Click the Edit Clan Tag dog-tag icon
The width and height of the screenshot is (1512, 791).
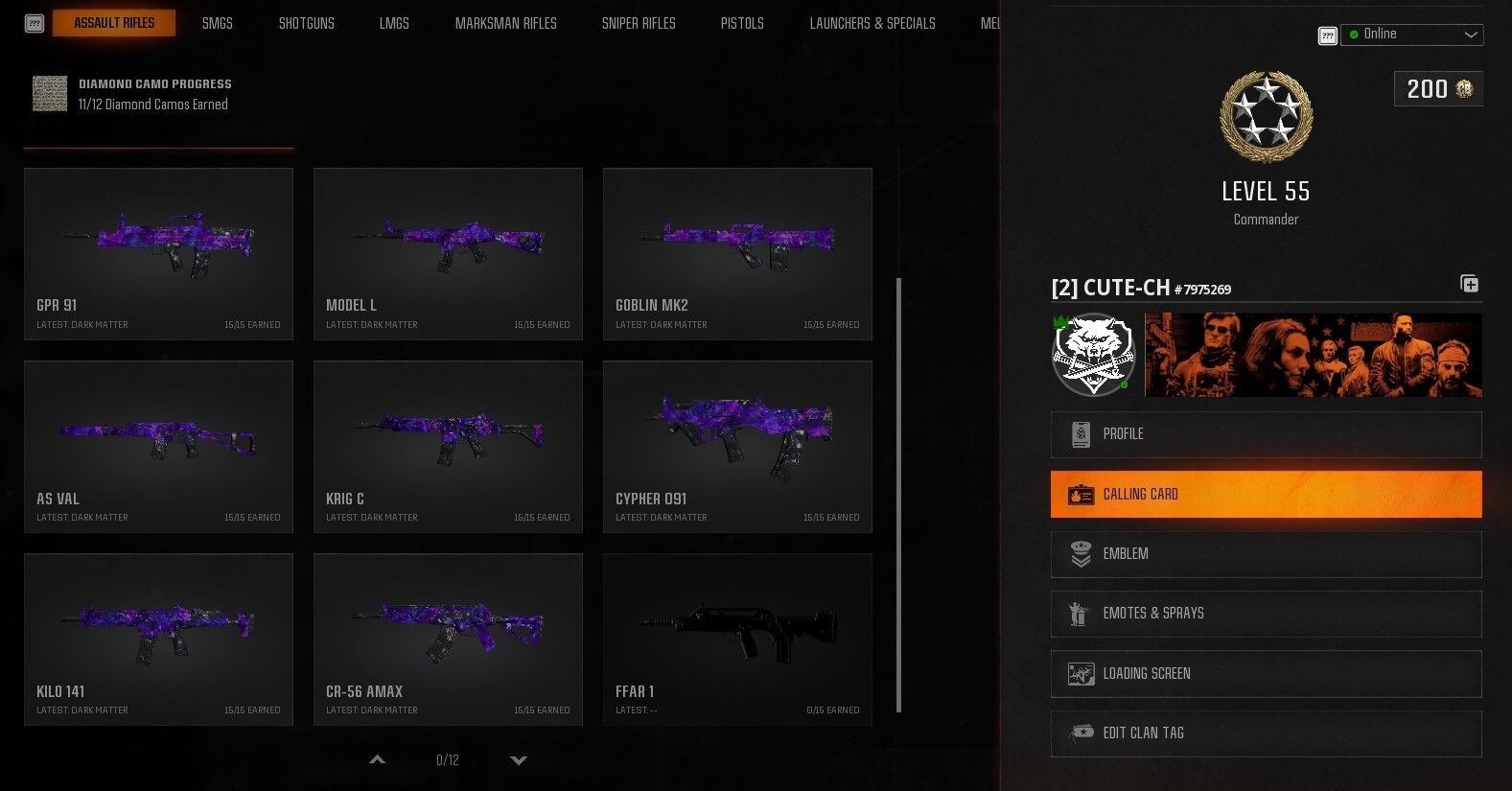coord(1082,733)
